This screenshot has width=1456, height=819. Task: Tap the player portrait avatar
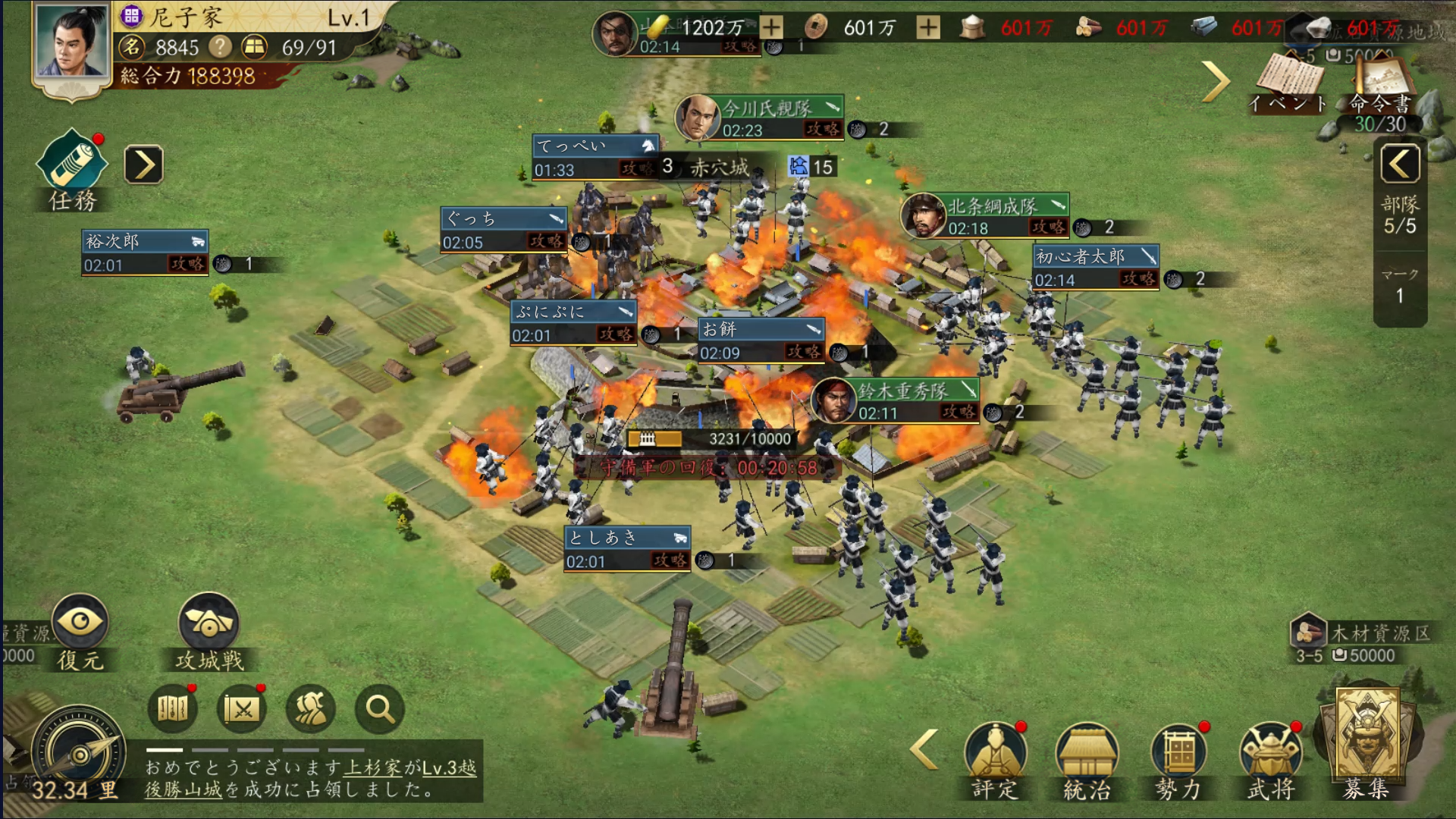click(x=70, y=43)
